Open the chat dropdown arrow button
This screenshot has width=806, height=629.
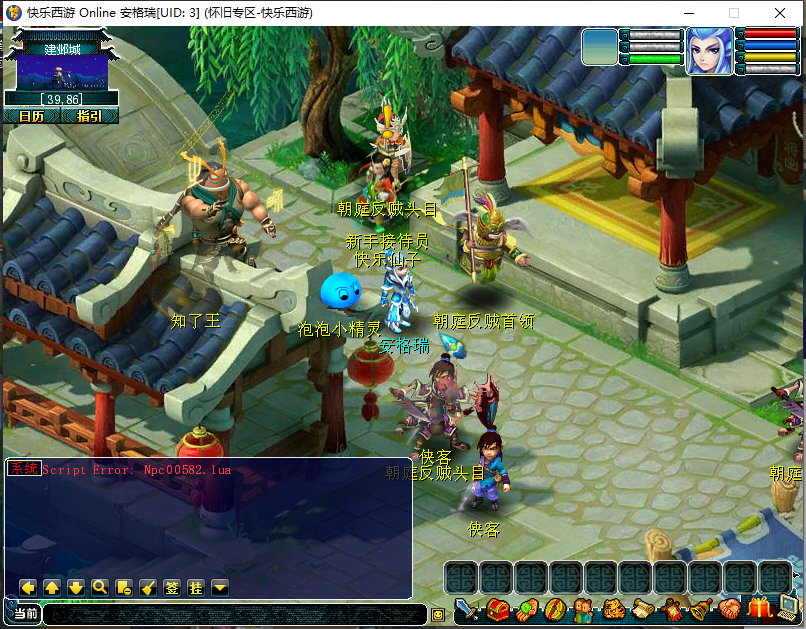point(220,587)
